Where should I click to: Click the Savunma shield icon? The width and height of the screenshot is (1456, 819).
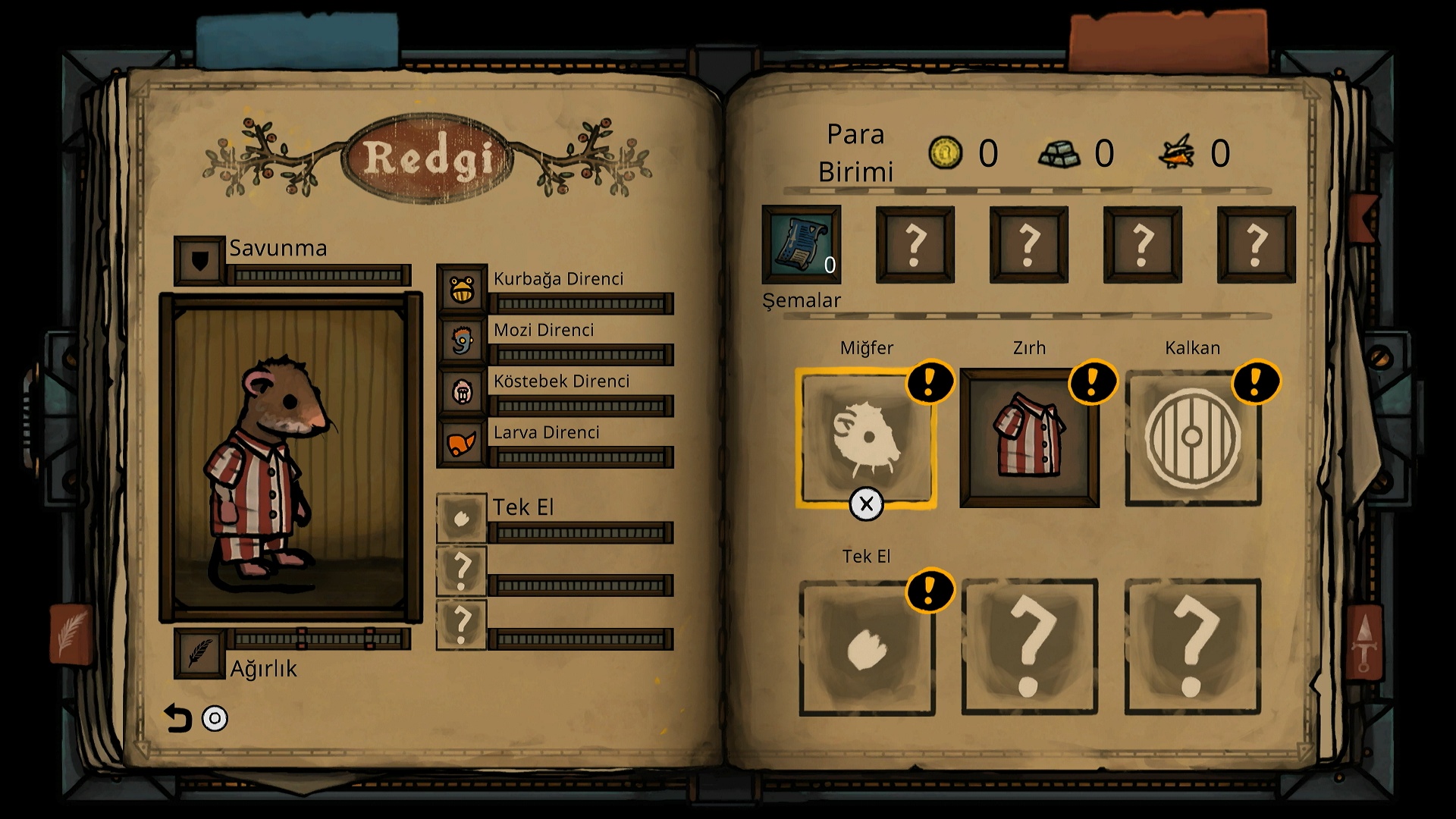point(199,261)
